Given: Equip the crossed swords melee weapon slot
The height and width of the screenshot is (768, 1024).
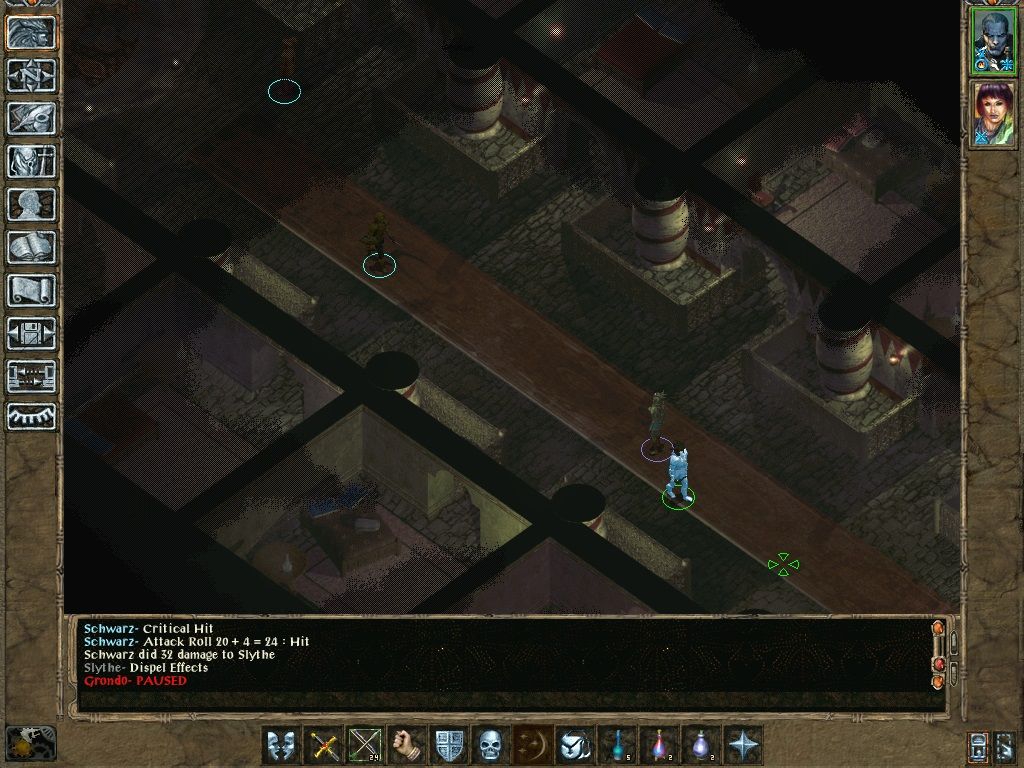Looking at the screenshot, I should pos(323,745).
